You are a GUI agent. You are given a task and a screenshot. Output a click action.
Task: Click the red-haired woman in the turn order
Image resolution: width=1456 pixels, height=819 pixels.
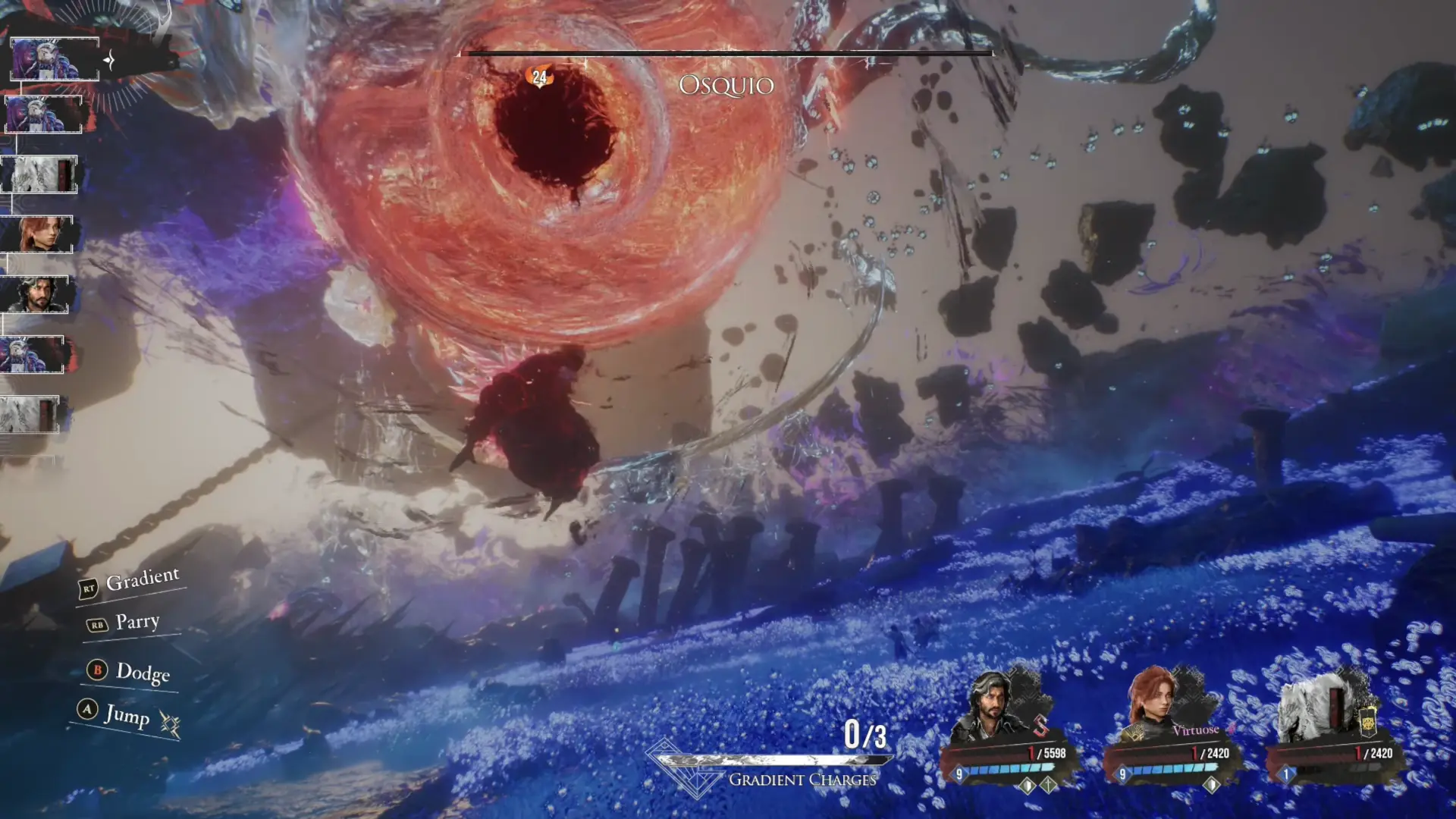(38, 234)
